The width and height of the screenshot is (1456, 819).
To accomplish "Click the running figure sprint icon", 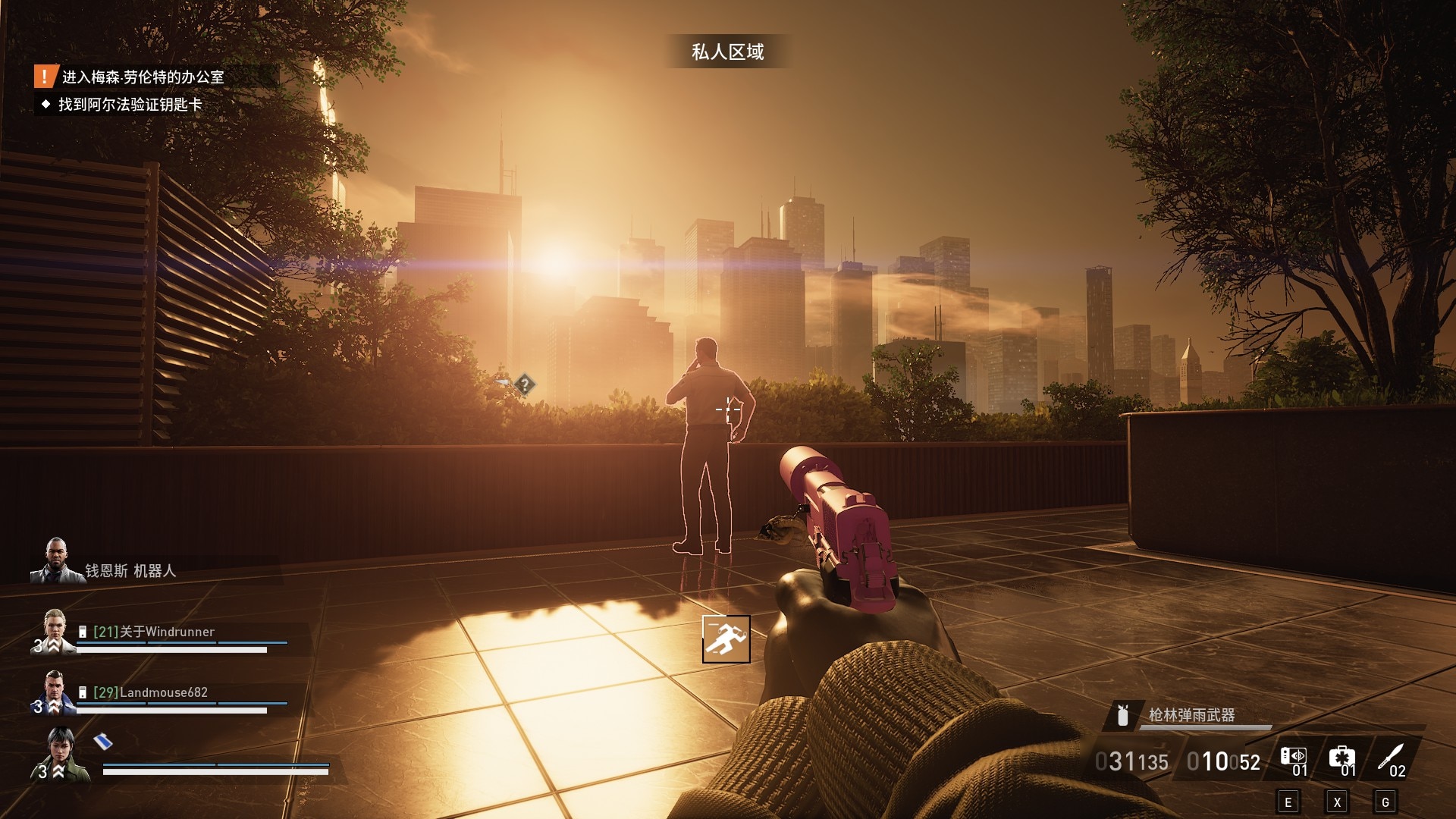I will point(726,639).
